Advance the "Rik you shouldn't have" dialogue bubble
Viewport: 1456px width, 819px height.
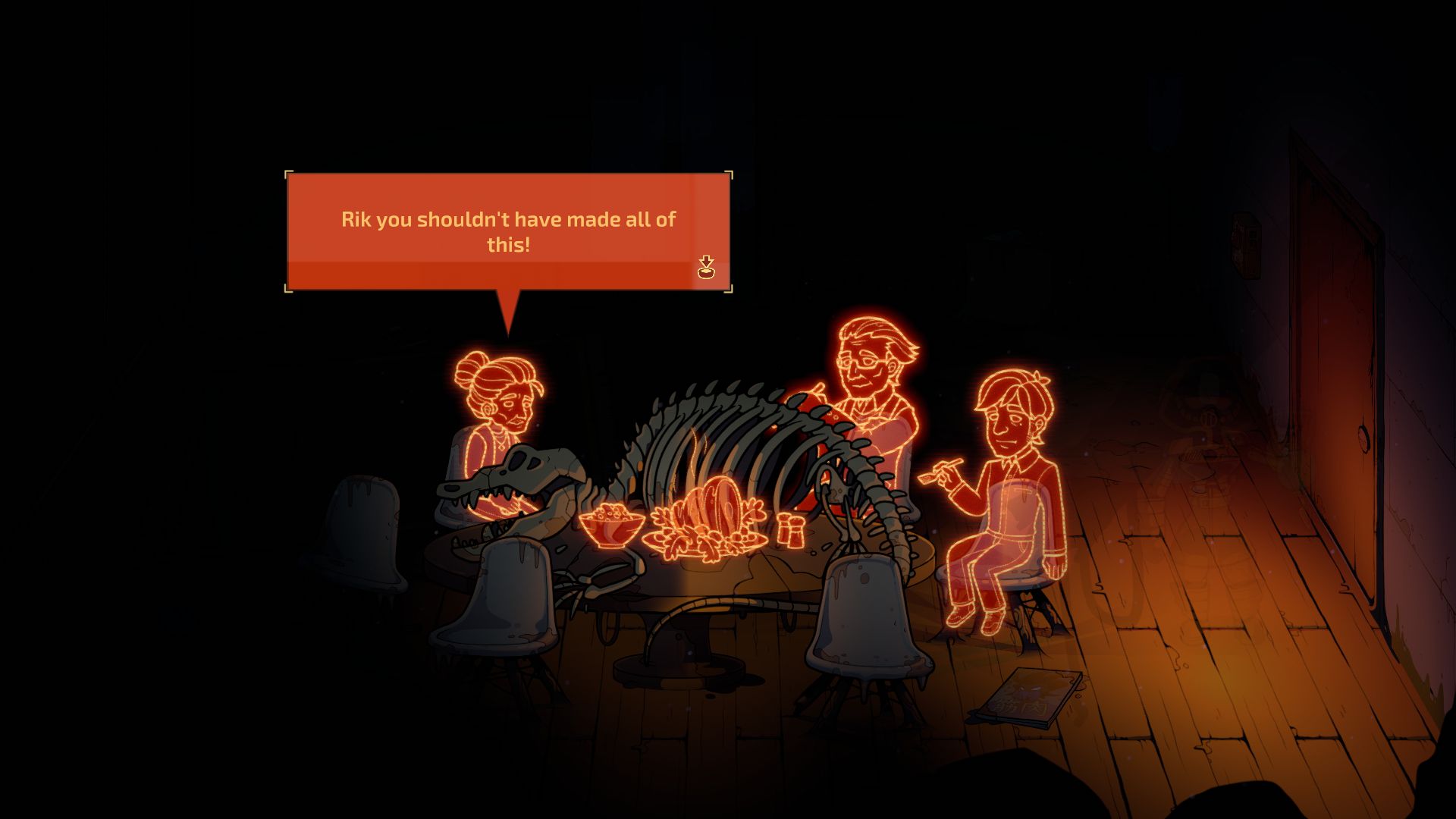pyautogui.click(x=508, y=231)
